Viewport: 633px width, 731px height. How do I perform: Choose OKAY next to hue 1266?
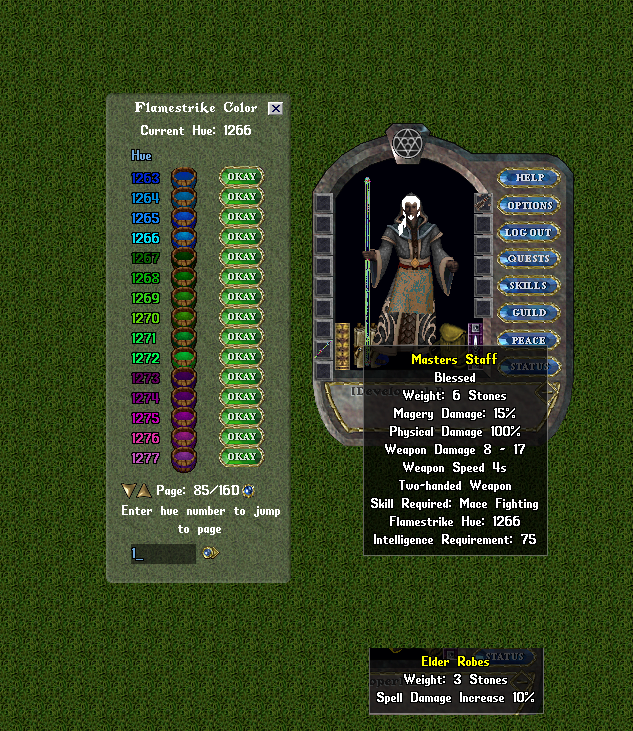point(241,237)
